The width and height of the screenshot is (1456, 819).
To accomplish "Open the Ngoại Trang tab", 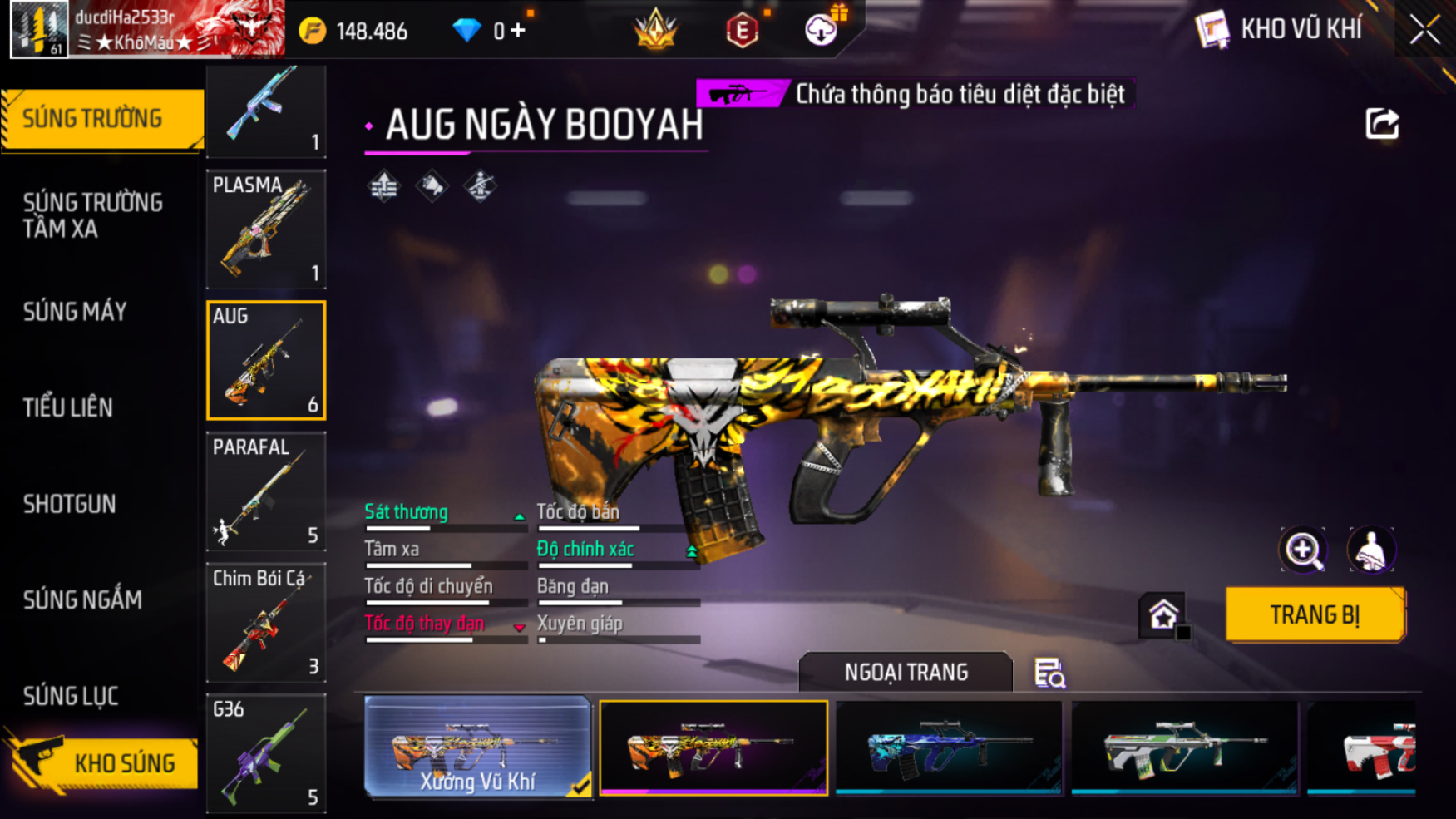I will (906, 672).
